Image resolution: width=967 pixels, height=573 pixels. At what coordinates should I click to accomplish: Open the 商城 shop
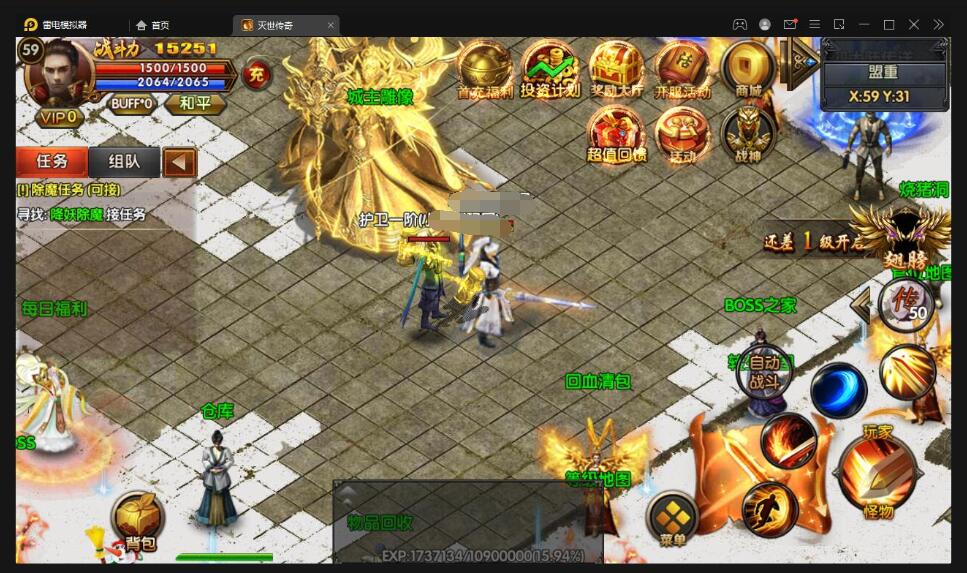[748, 68]
